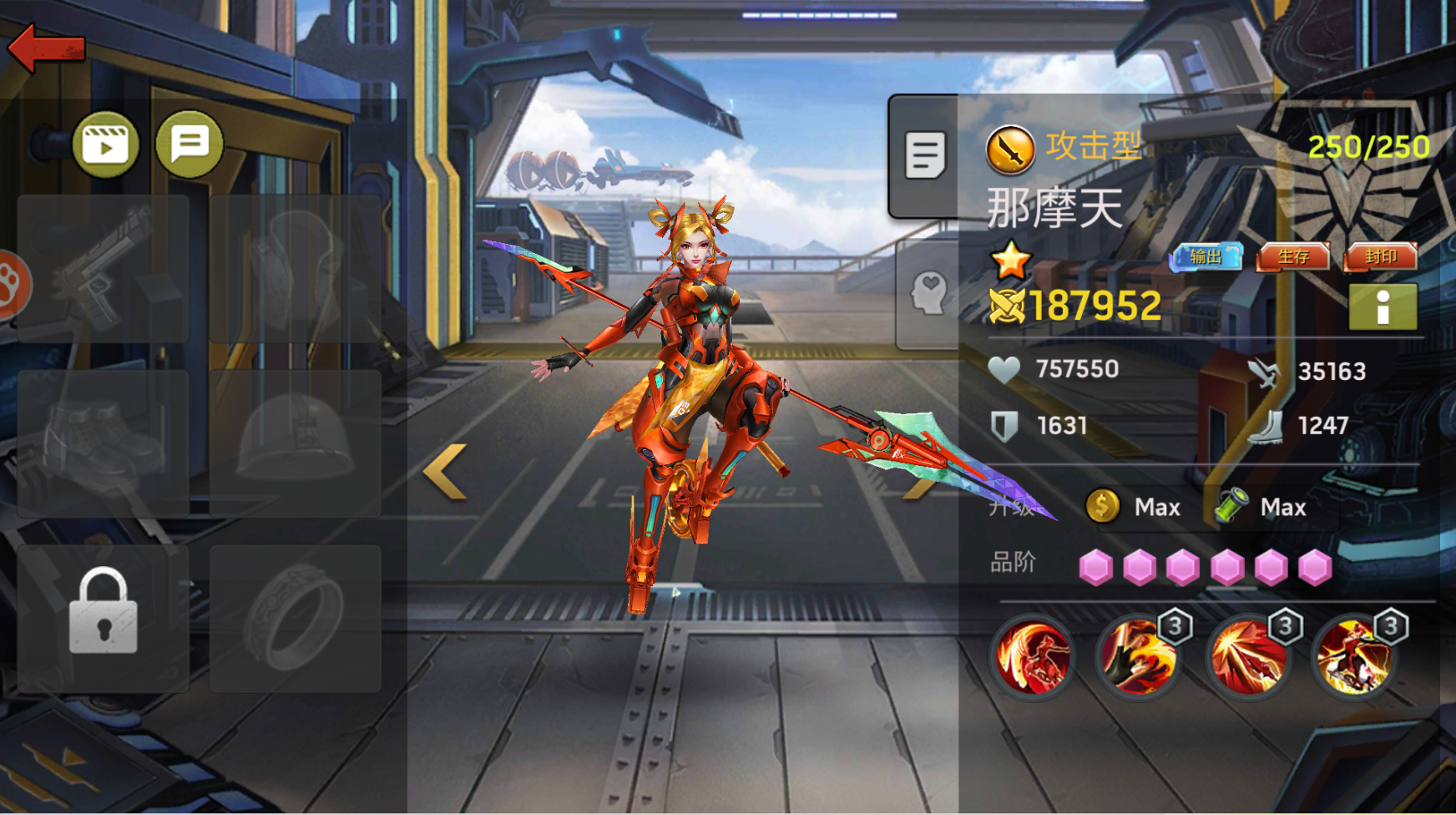Click the red 封印 tag
This screenshot has height=815, width=1456.
tap(1381, 257)
